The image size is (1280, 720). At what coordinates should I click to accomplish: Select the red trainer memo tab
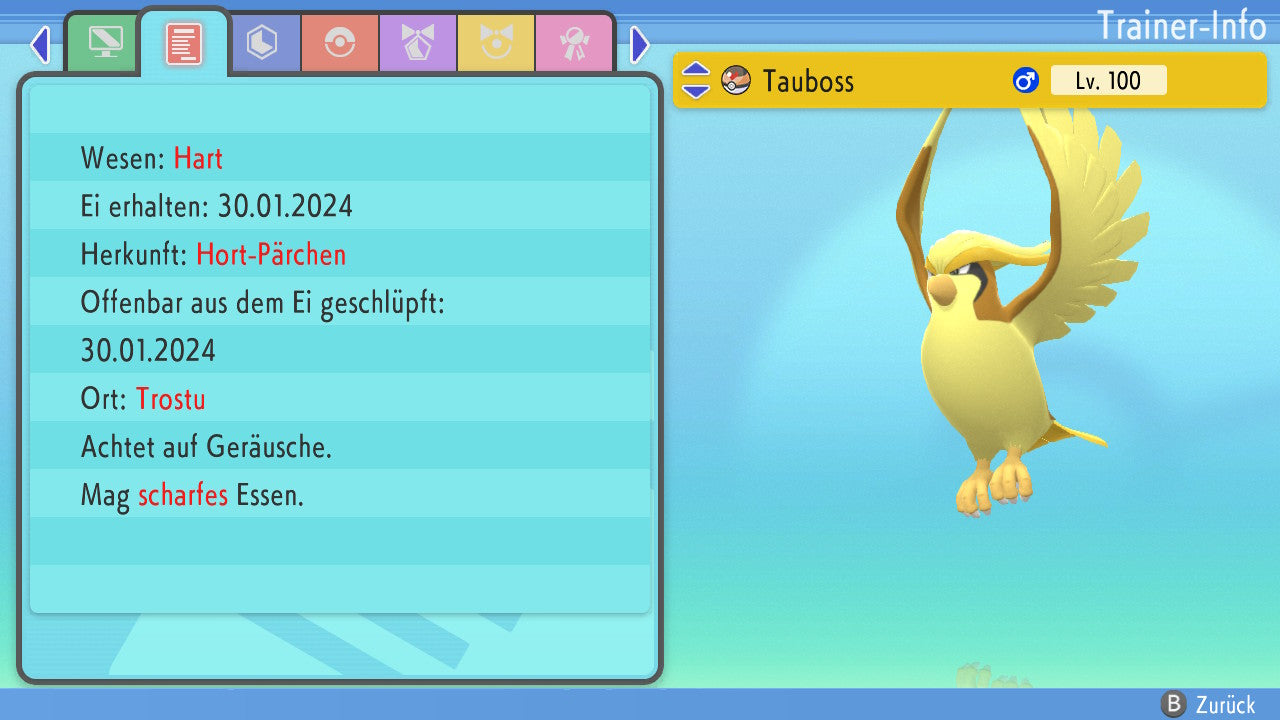tap(184, 43)
